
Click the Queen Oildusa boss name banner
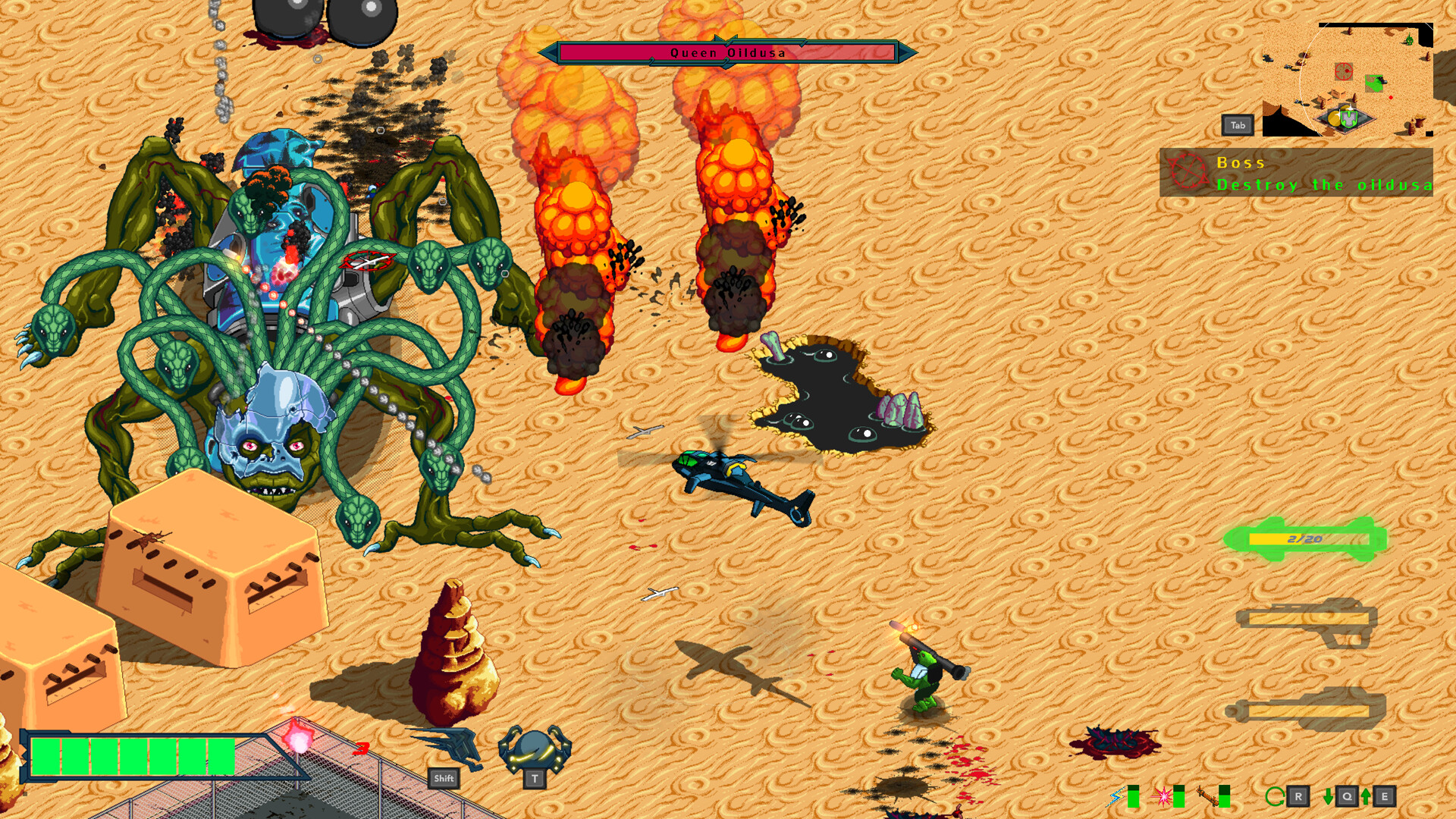click(x=726, y=52)
